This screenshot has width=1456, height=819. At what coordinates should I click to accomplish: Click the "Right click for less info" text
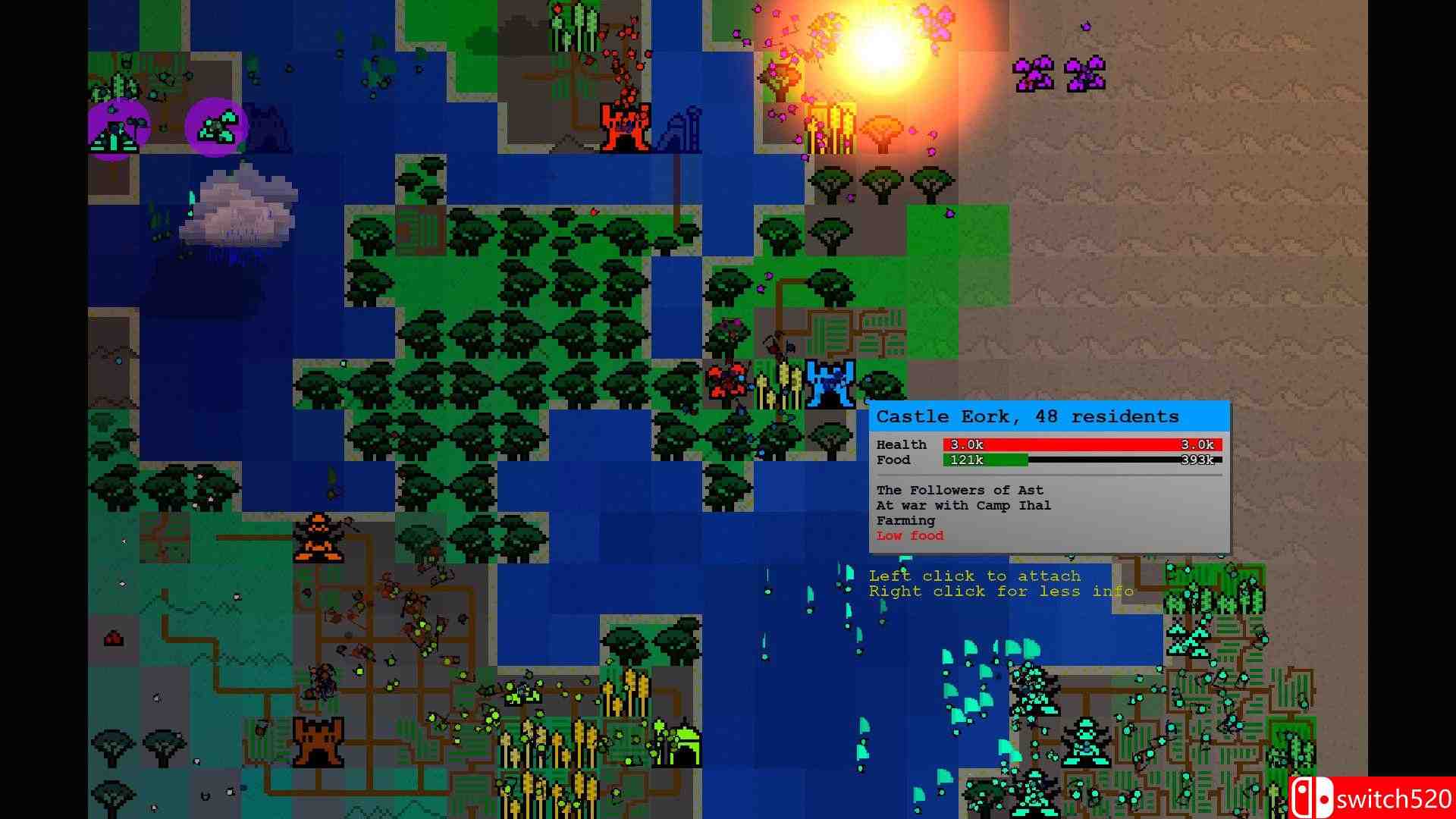(x=1000, y=591)
